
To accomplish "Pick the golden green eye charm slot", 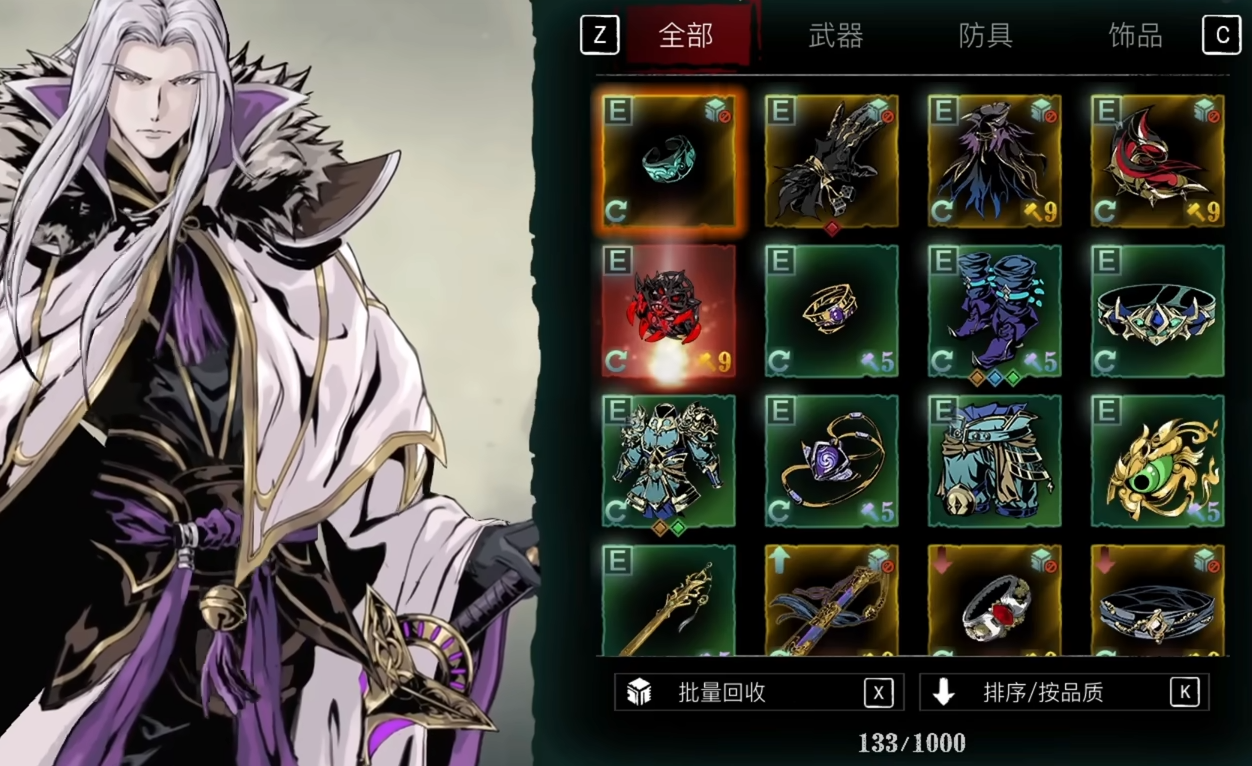I will click(x=1157, y=461).
